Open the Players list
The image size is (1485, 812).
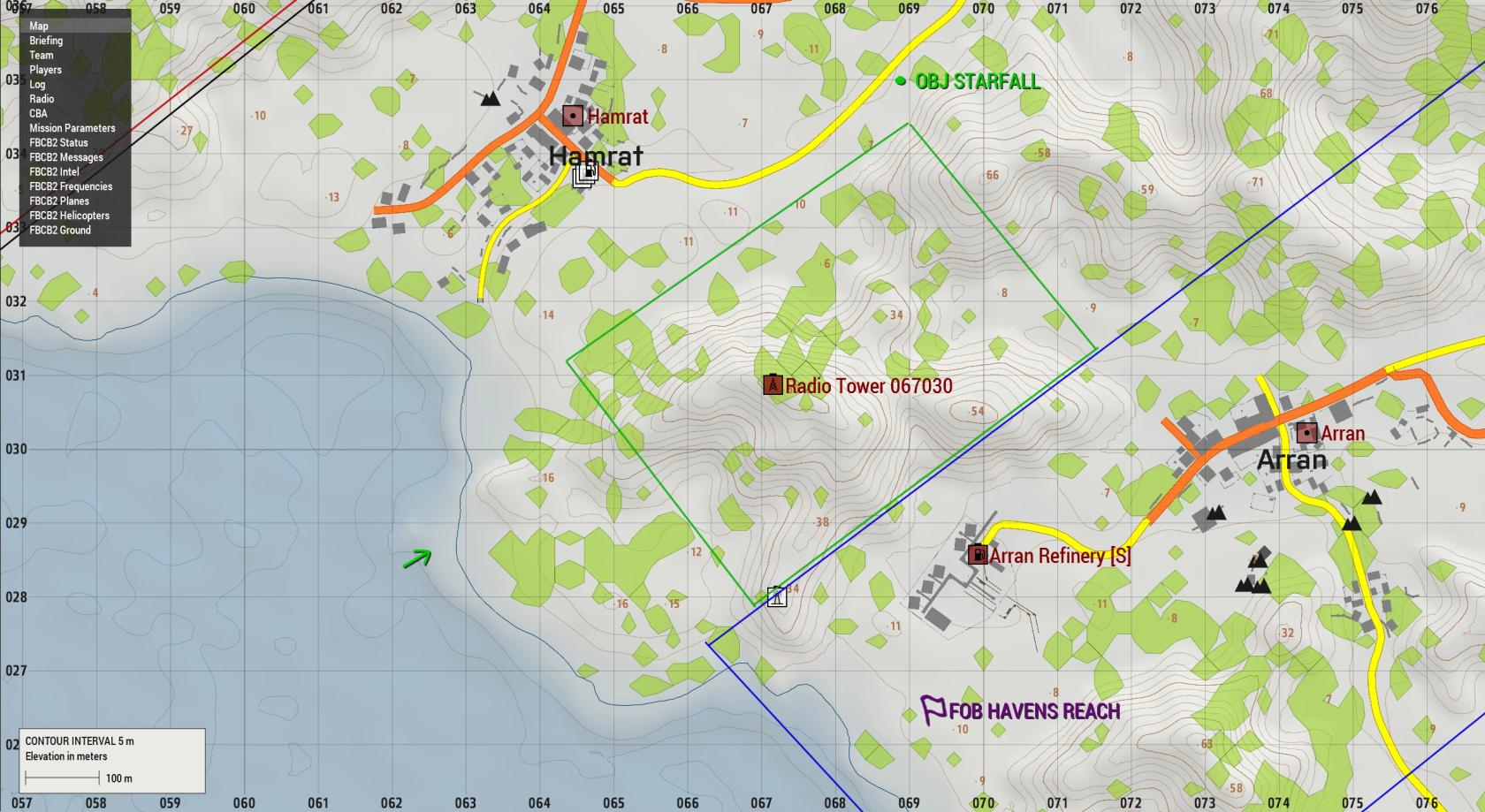46,69
